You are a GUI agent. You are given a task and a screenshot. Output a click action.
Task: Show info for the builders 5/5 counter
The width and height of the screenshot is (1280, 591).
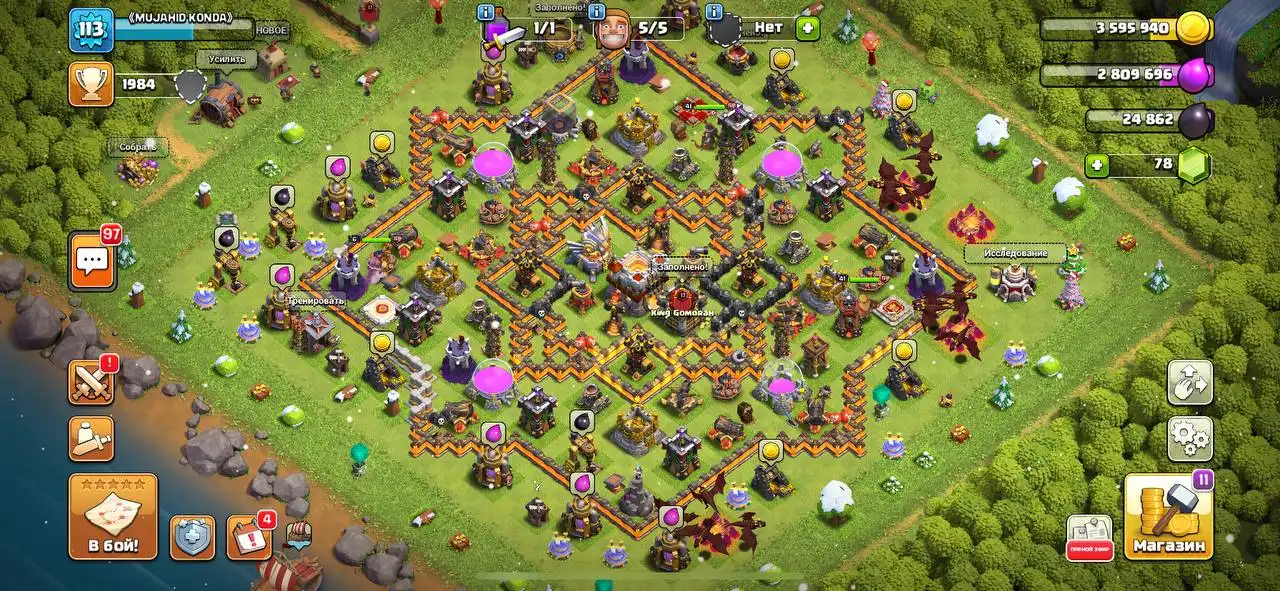[598, 13]
